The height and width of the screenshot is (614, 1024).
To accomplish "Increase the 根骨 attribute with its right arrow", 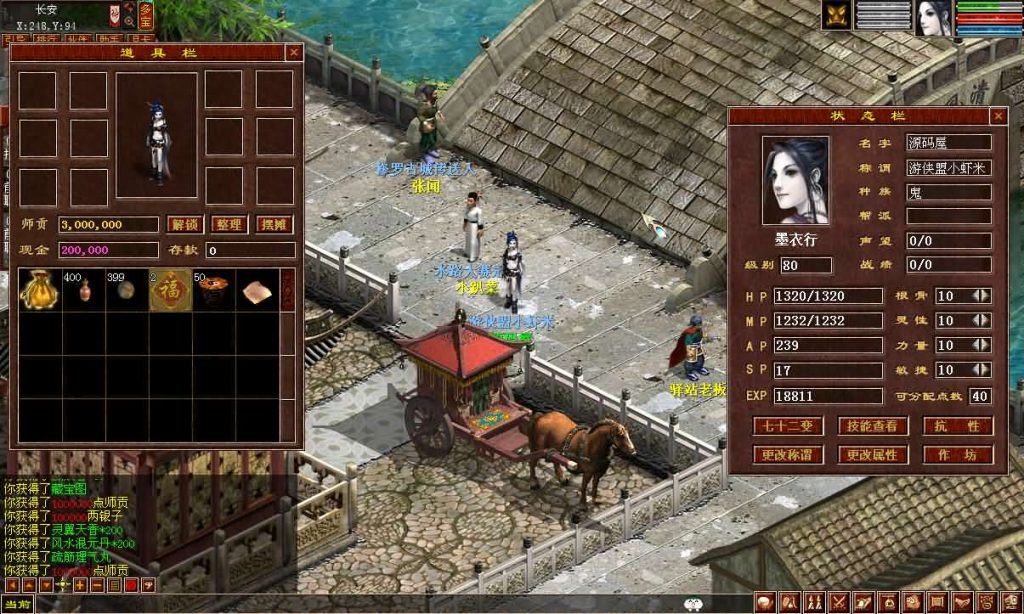I will point(986,296).
